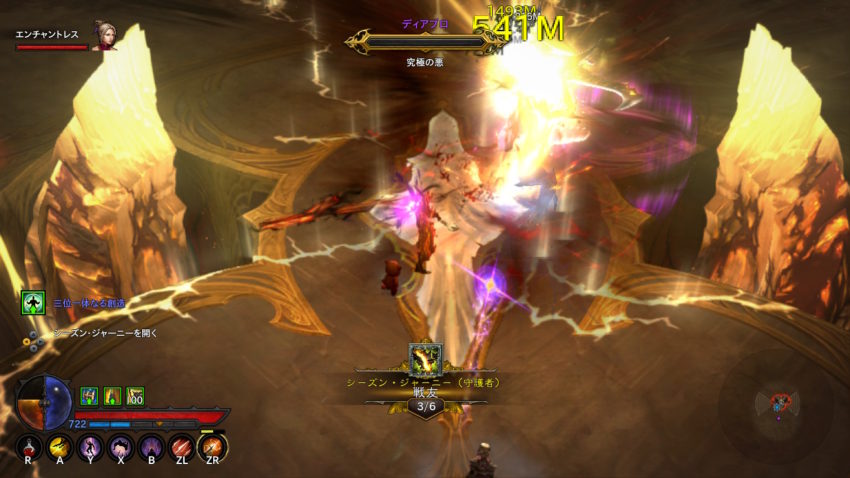Screen dimensions: 850x478
Task: Click the 三位一体なる創造 green achievement icon
Action: 32,303
